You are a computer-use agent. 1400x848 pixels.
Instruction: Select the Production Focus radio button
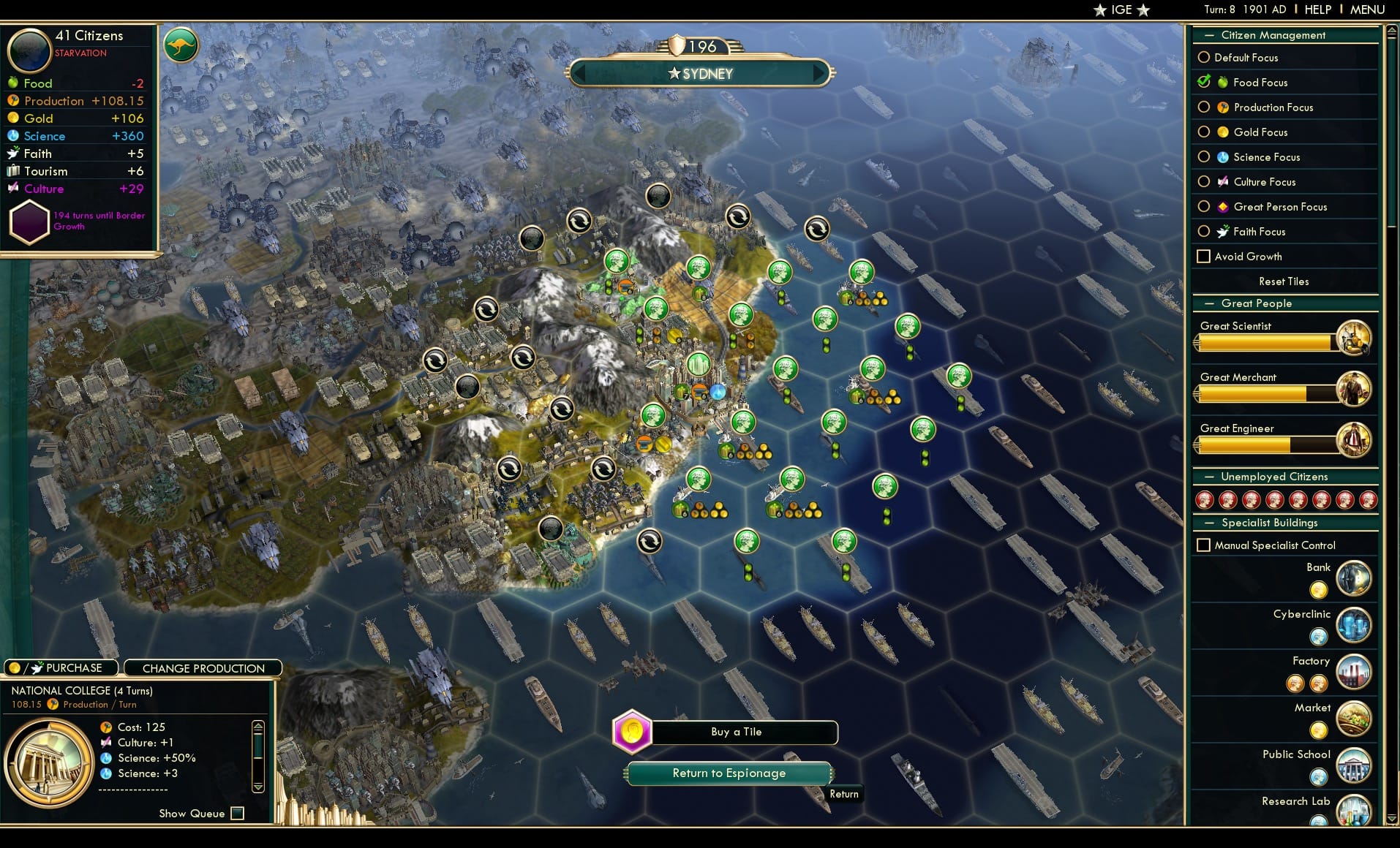point(1204,107)
